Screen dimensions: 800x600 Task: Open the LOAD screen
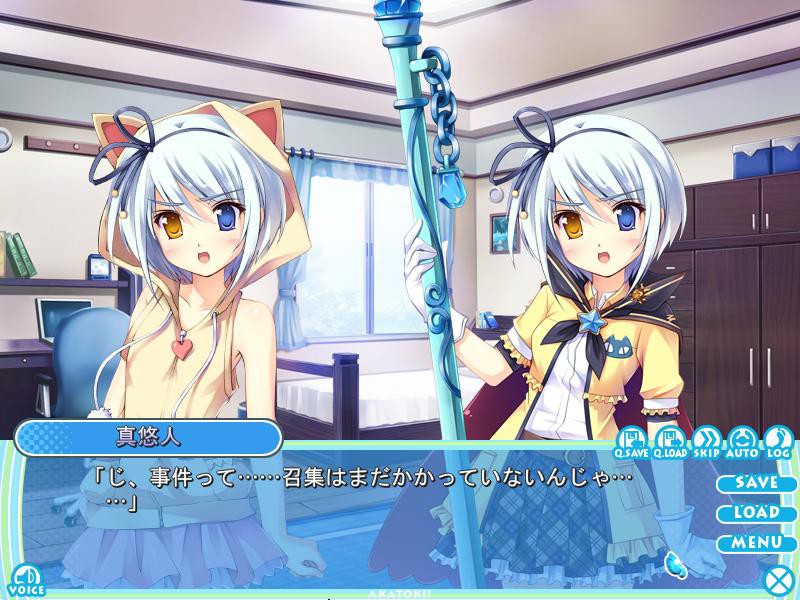coord(755,512)
